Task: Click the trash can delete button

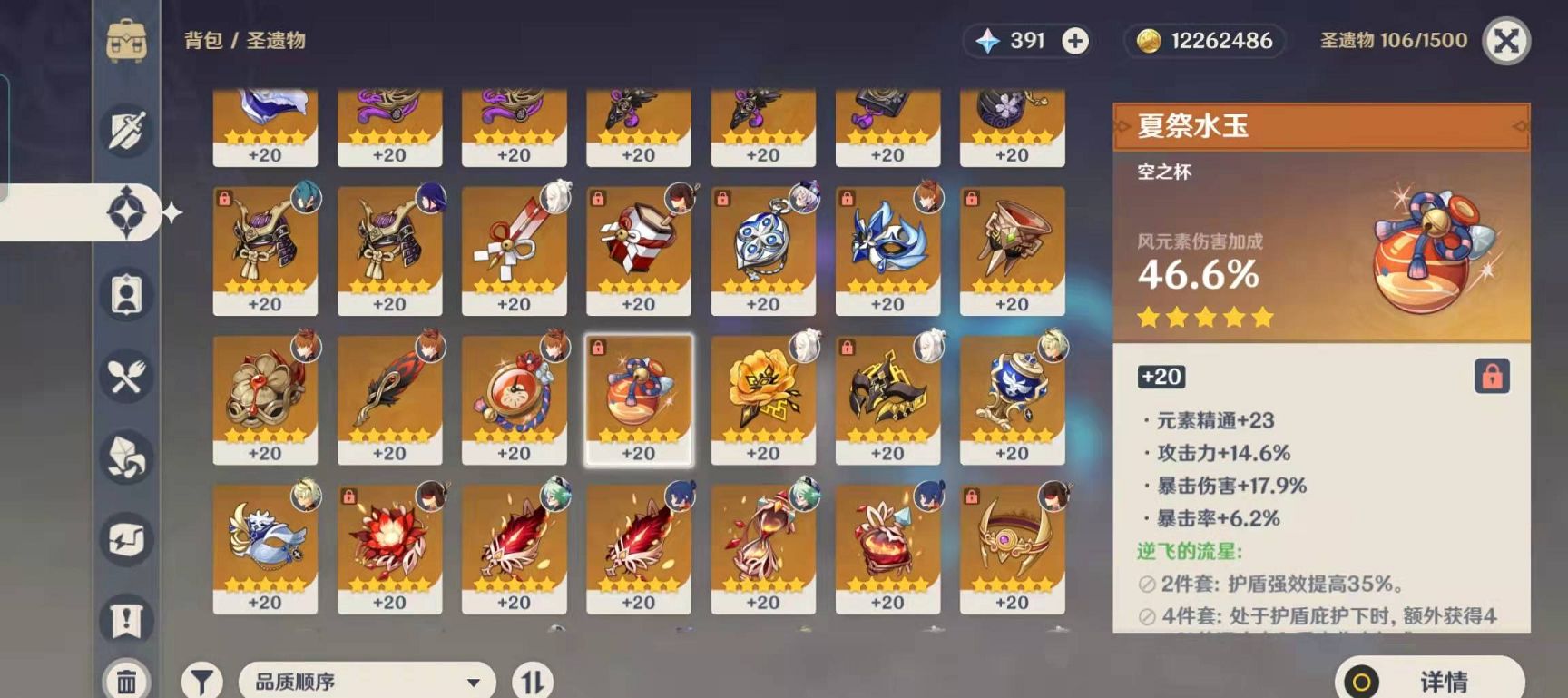Action: point(126,681)
